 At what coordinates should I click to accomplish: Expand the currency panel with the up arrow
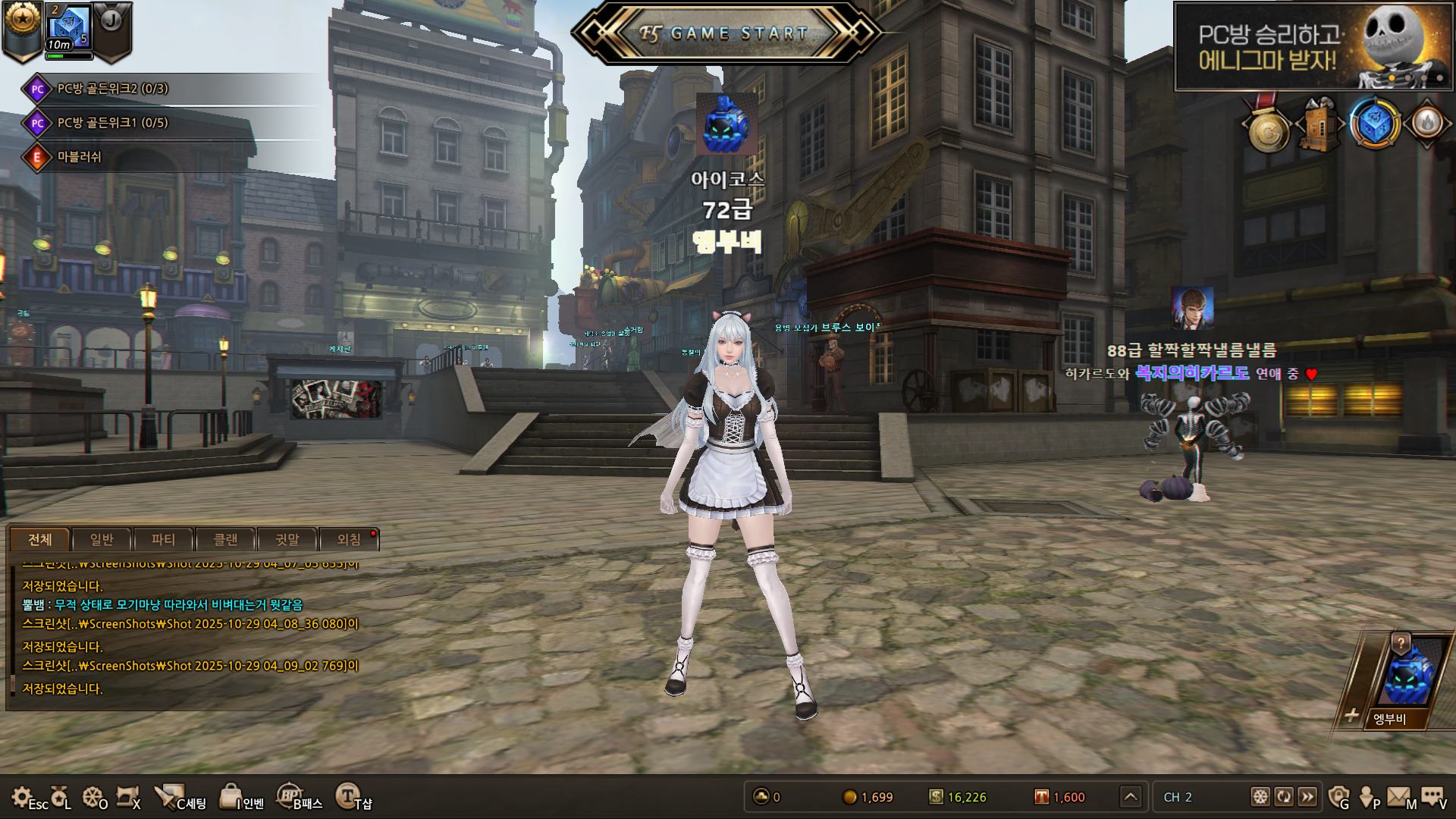click(x=1131, y=796)
